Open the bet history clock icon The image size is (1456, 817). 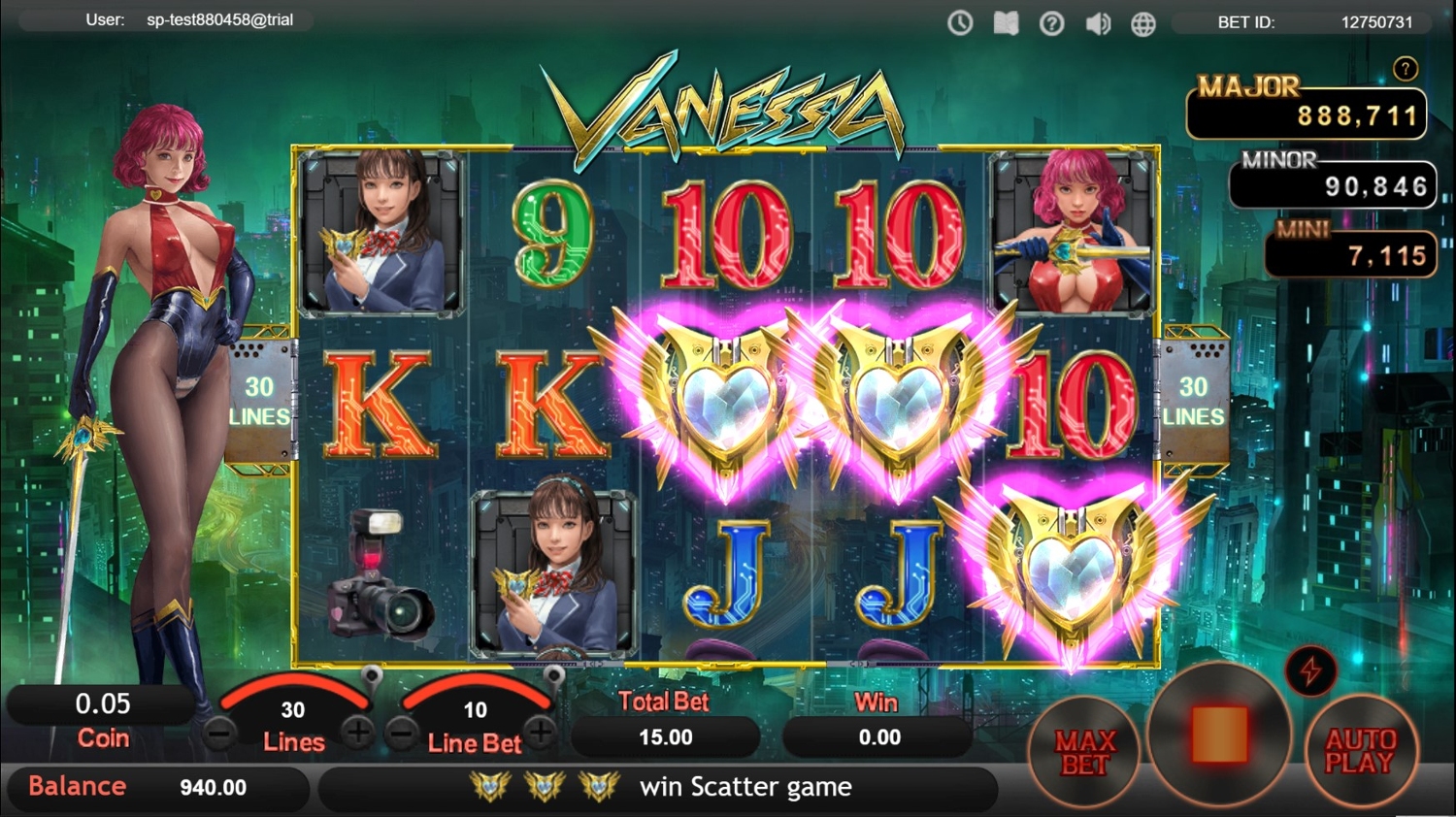pyautogui.click(x=960, y=22)
